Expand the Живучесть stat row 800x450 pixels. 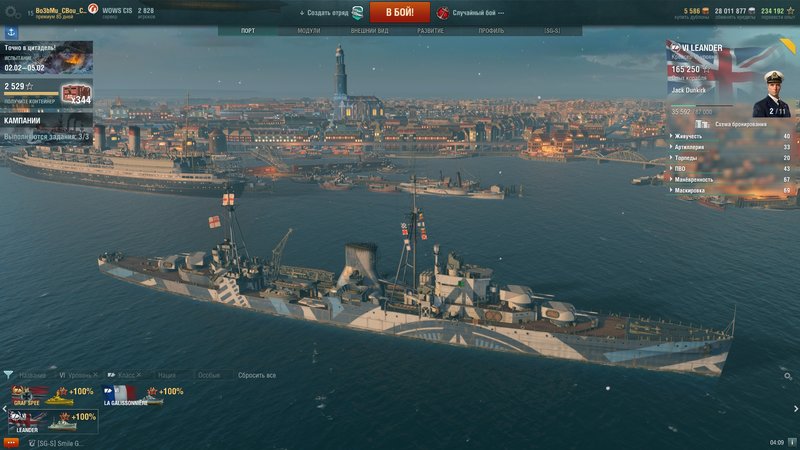click(x=730, y=136)
